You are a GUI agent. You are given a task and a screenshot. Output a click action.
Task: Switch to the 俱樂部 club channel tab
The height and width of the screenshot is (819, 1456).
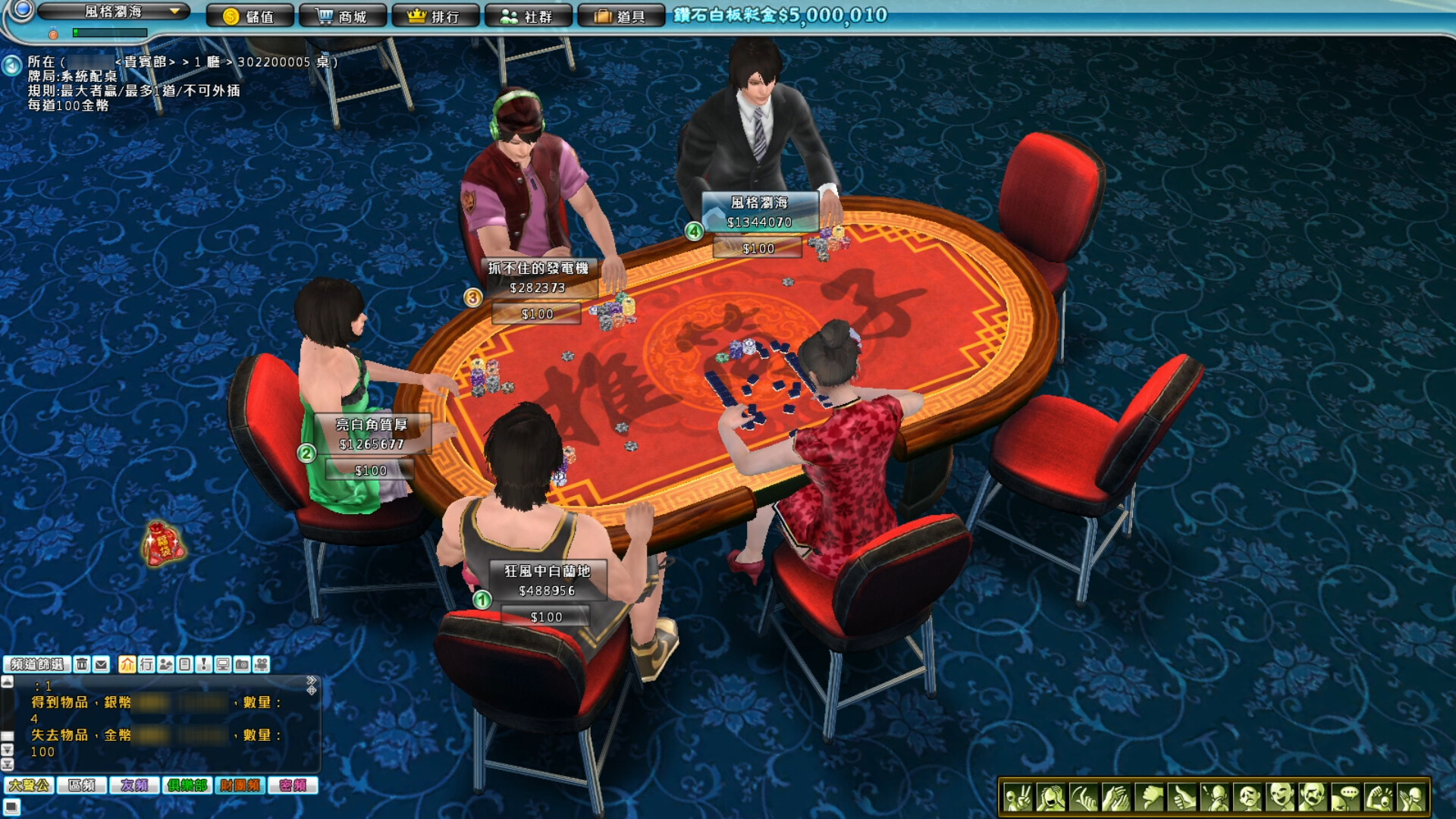[187, 786]
